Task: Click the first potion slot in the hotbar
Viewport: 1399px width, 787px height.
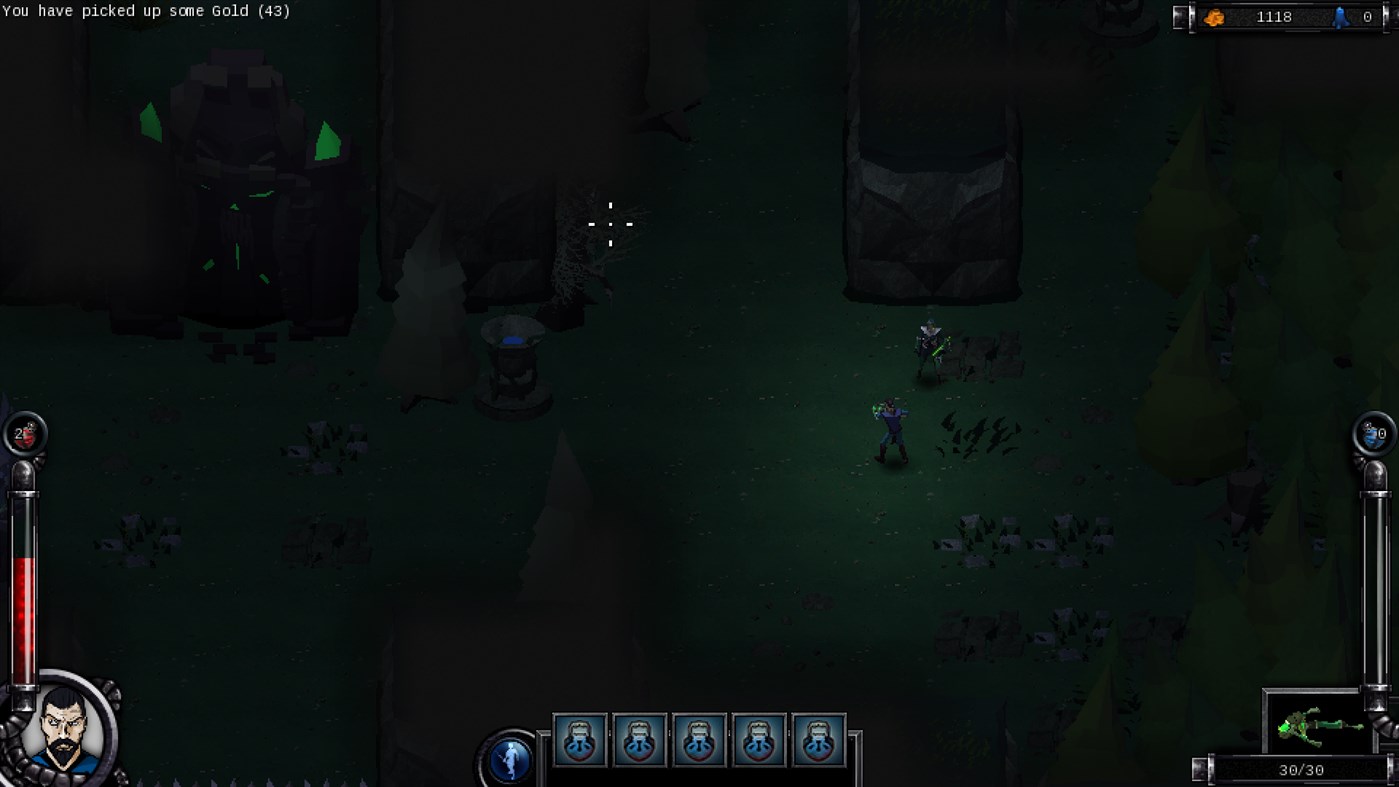Action: pyautogui.click(x=579, y=740)
